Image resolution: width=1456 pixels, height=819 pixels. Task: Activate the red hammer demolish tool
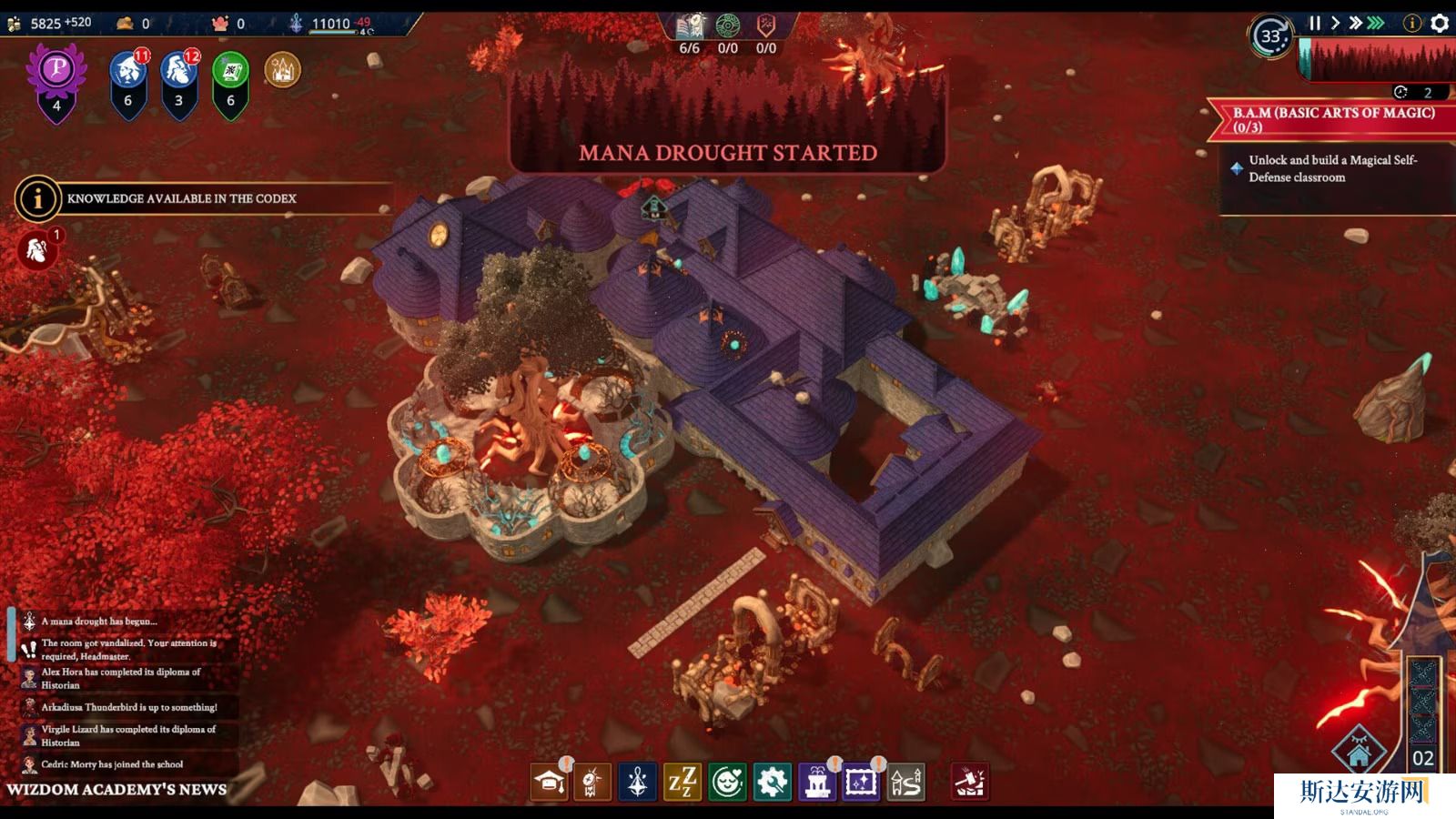[970, 782]
